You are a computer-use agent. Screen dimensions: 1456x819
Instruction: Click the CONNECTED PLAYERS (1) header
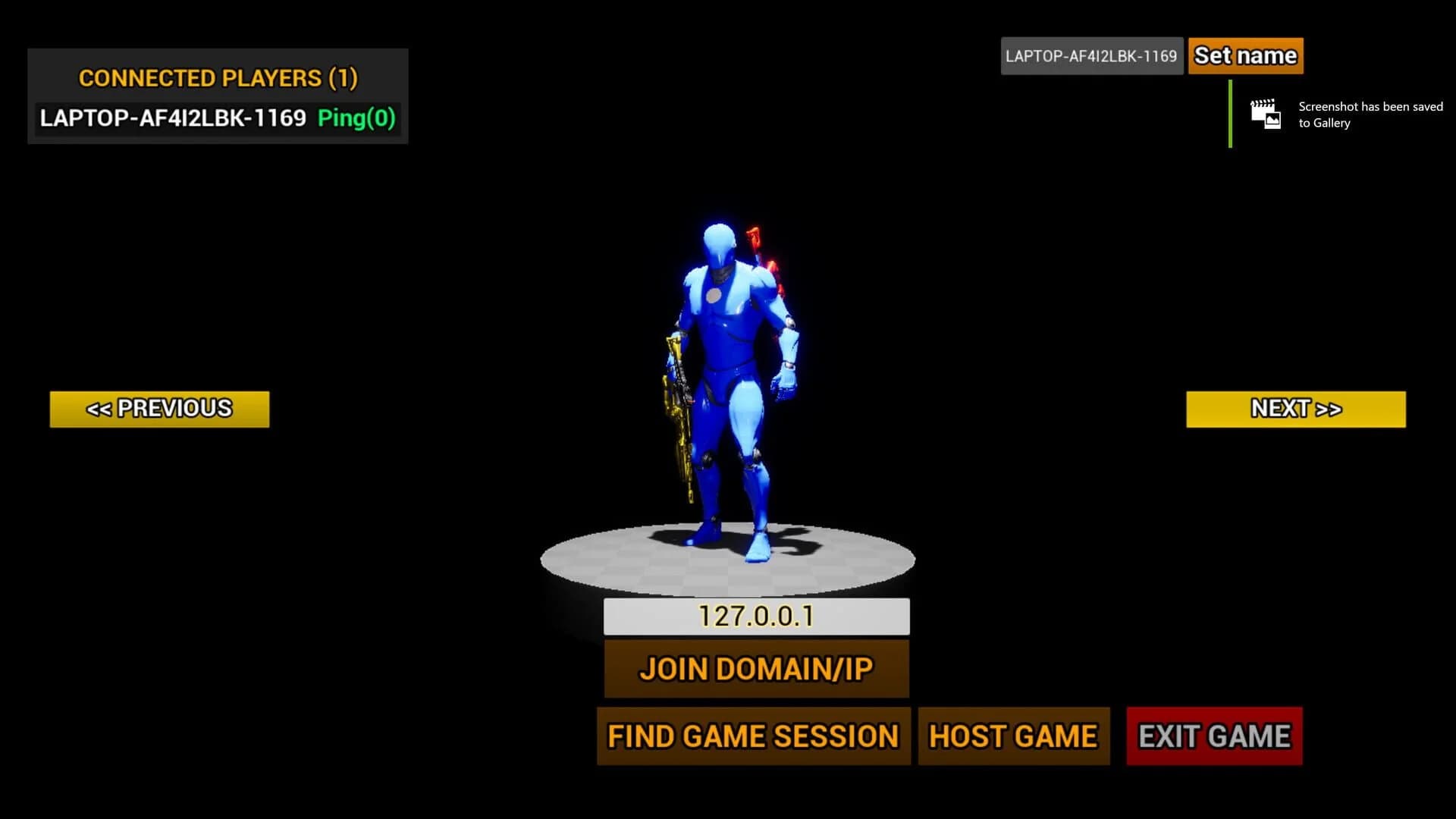tap(219, 78)
